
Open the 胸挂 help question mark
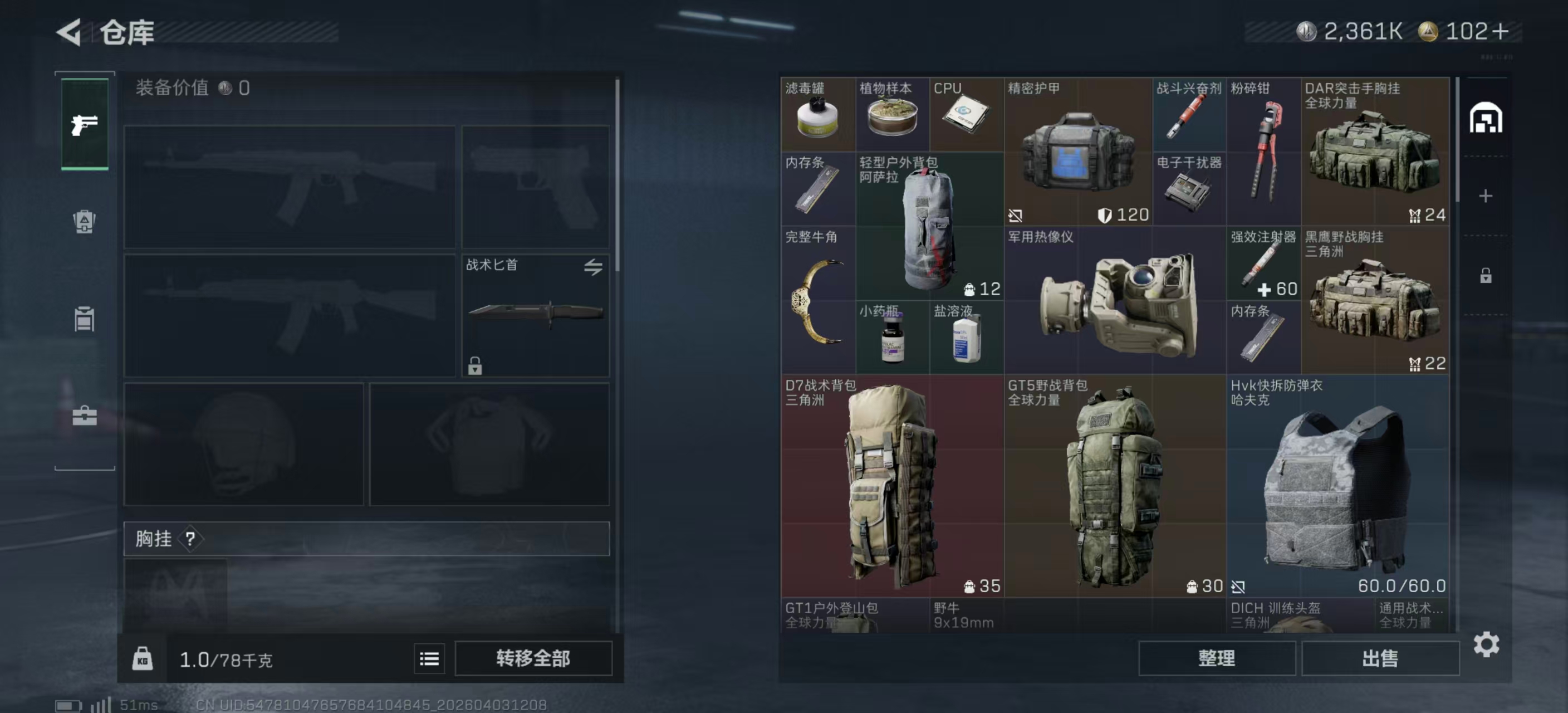(x=192, y=539)
